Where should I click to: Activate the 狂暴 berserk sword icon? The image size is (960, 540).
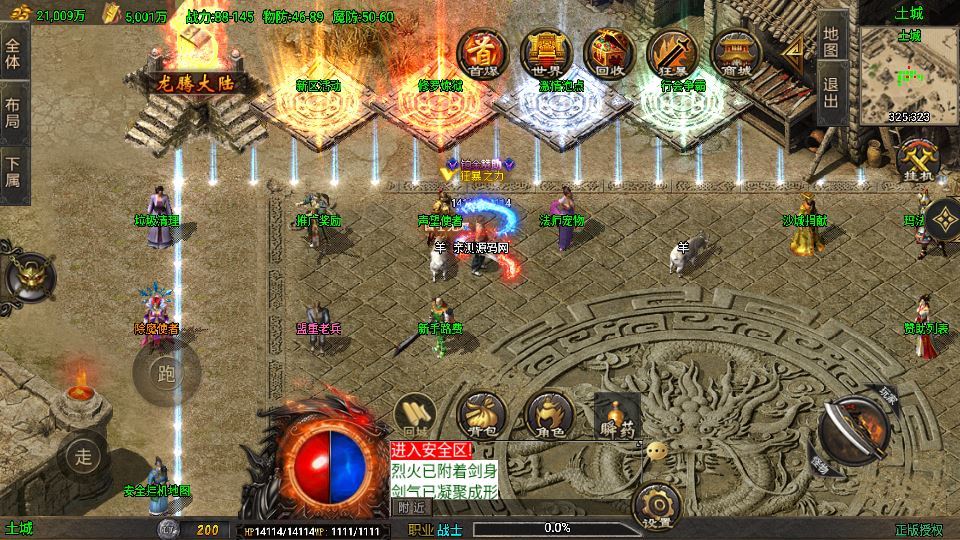coord(669,54)
